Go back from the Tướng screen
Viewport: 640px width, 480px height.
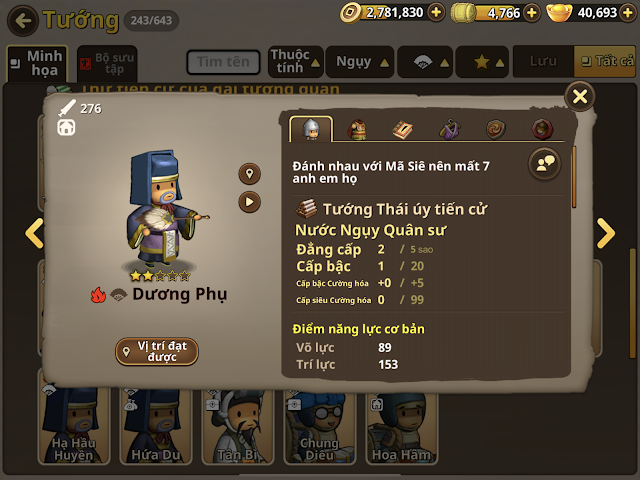25,18
